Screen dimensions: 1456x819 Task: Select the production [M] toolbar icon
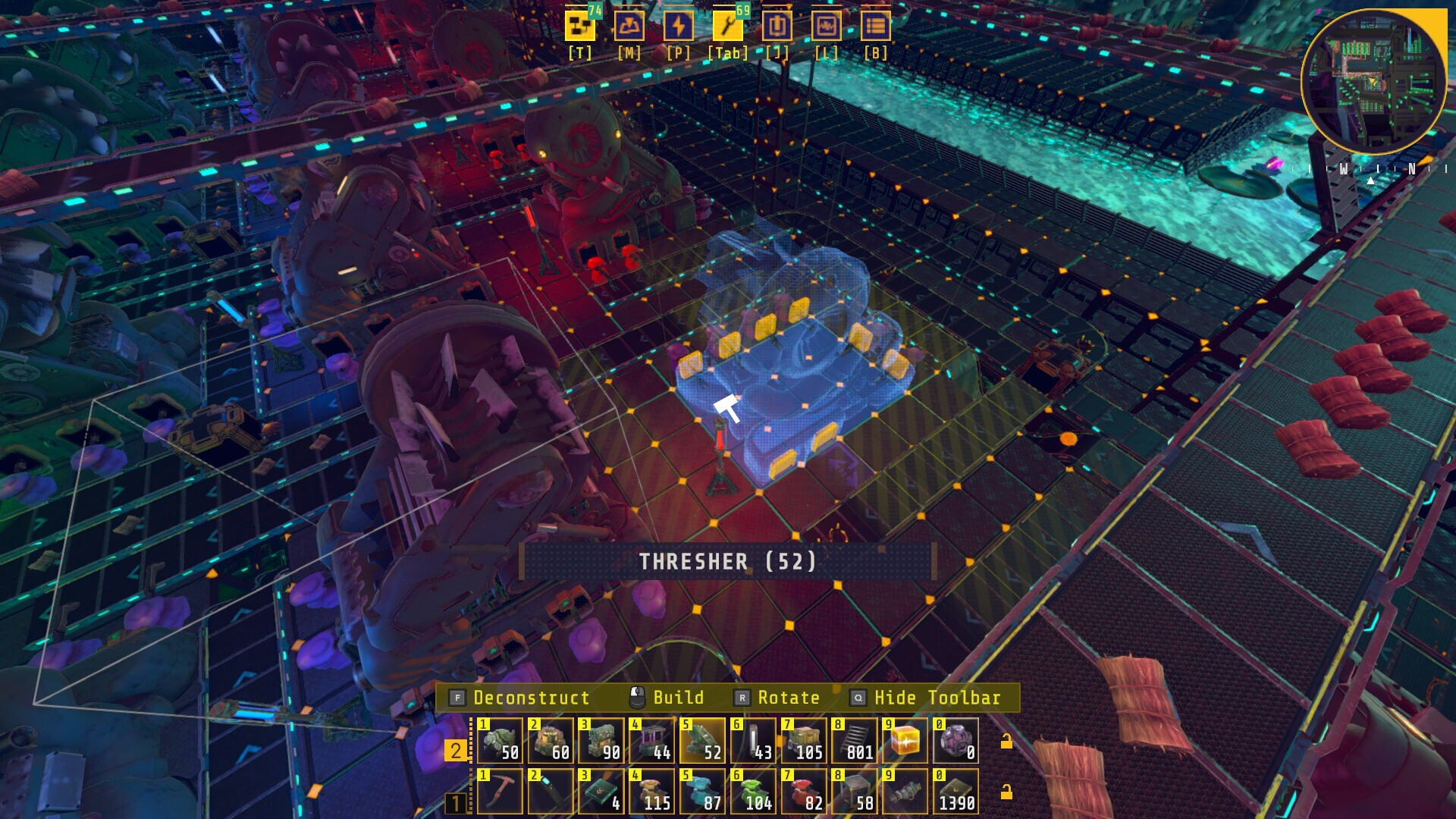pyautogui.click(x=629, y=25)
